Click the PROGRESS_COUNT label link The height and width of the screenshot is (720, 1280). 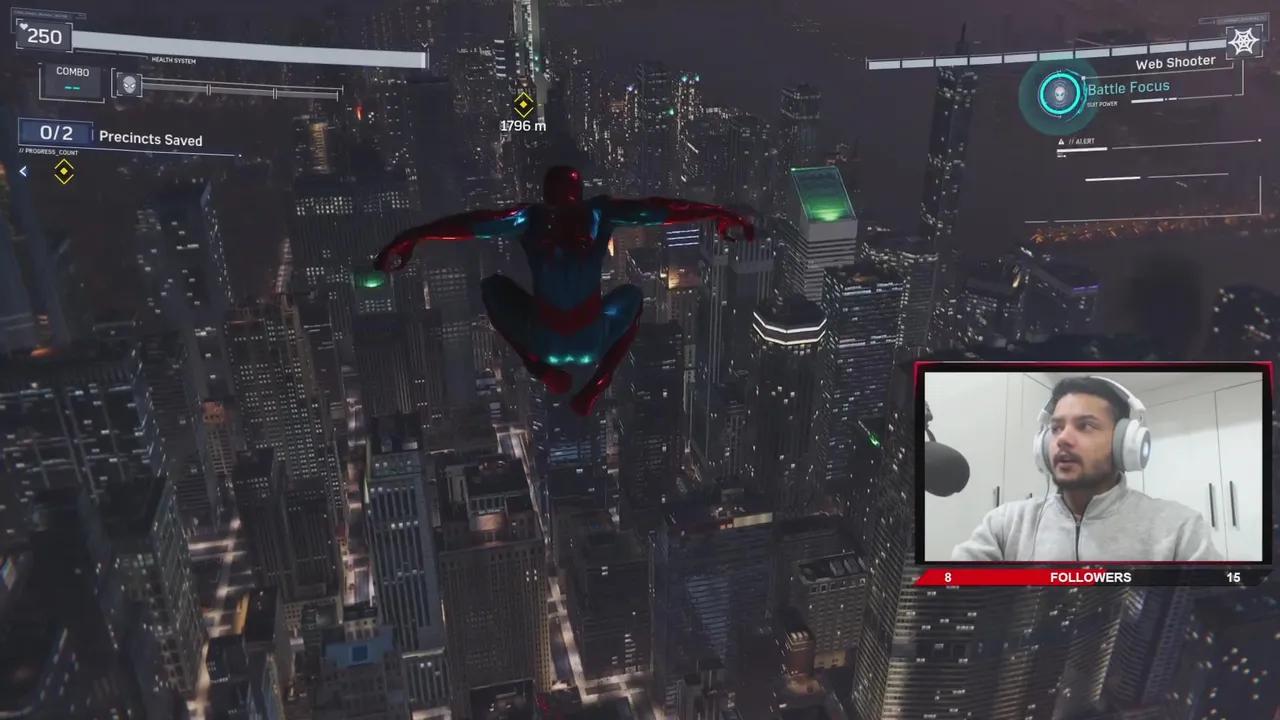pyautogui.click(x=47, y=151)
